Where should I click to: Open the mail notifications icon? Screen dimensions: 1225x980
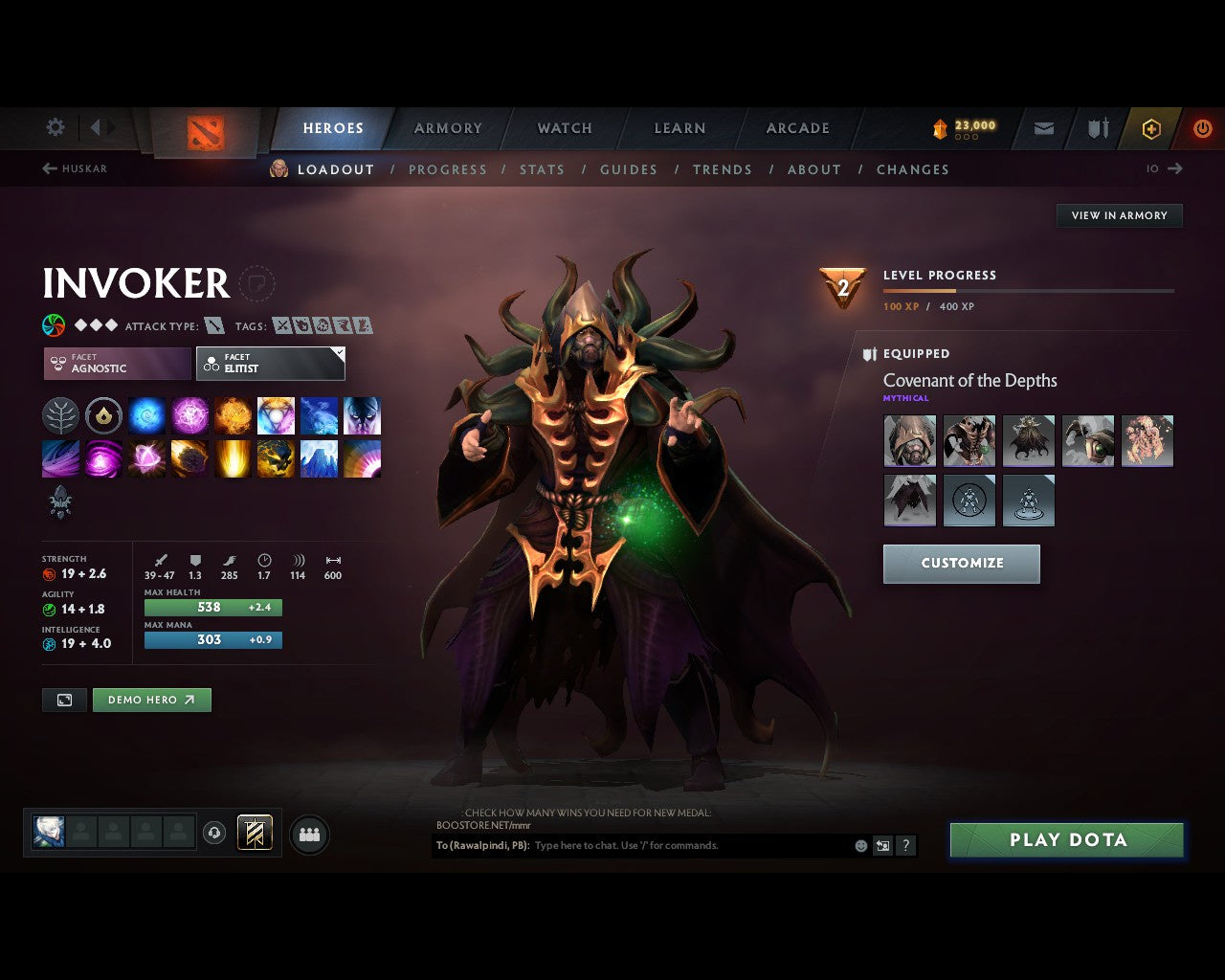1043,128
